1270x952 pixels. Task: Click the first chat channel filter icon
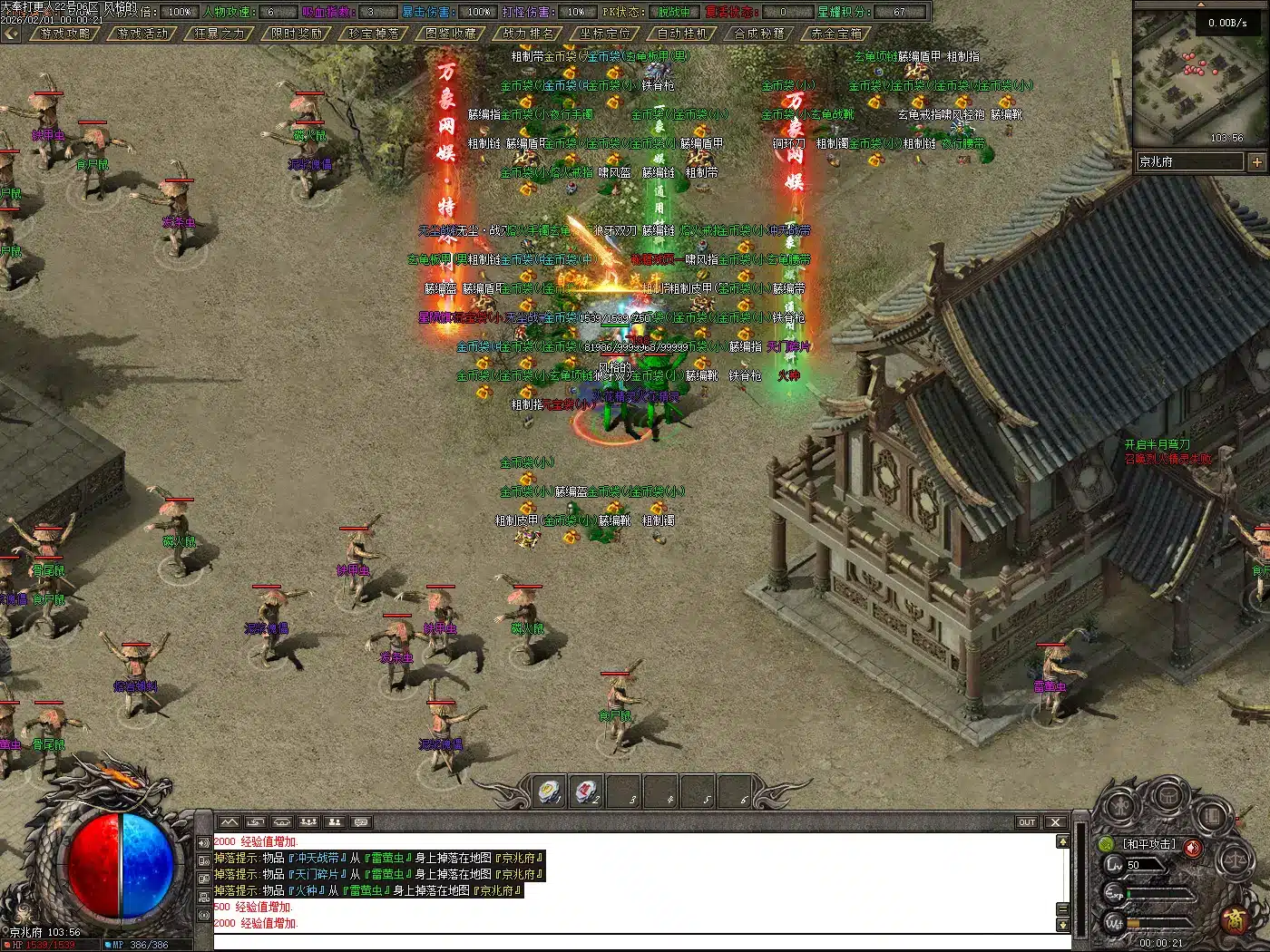(229, 821)
